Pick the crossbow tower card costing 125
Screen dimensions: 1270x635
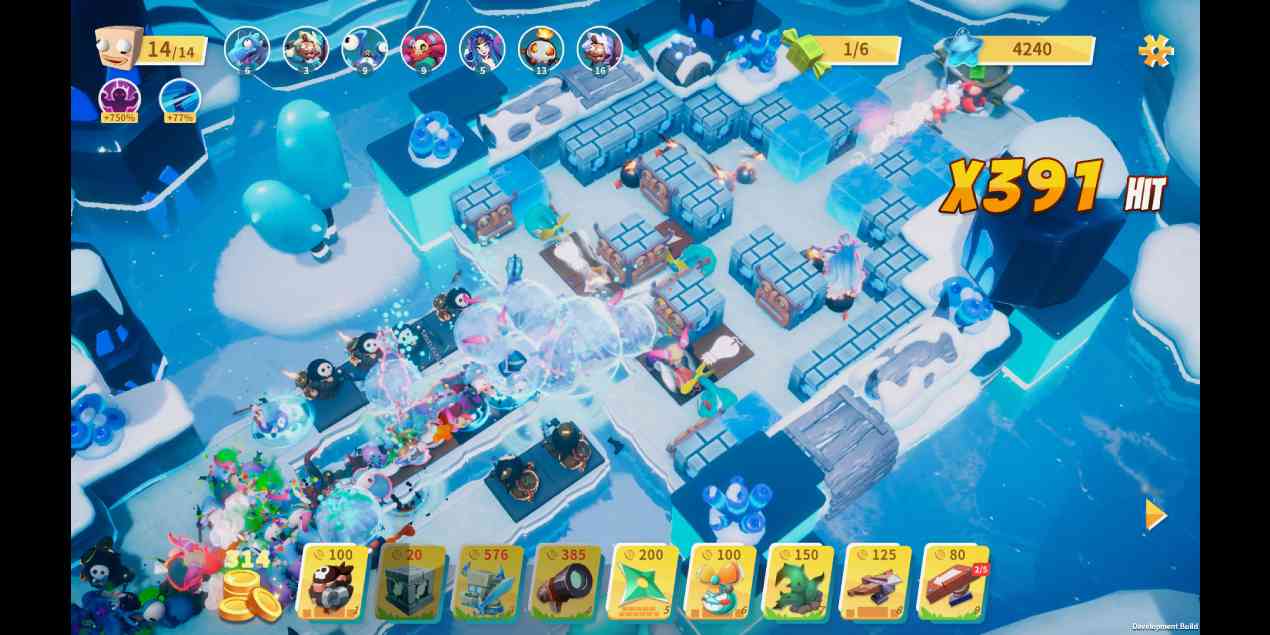pyautogui.click(x=877, y=581)
